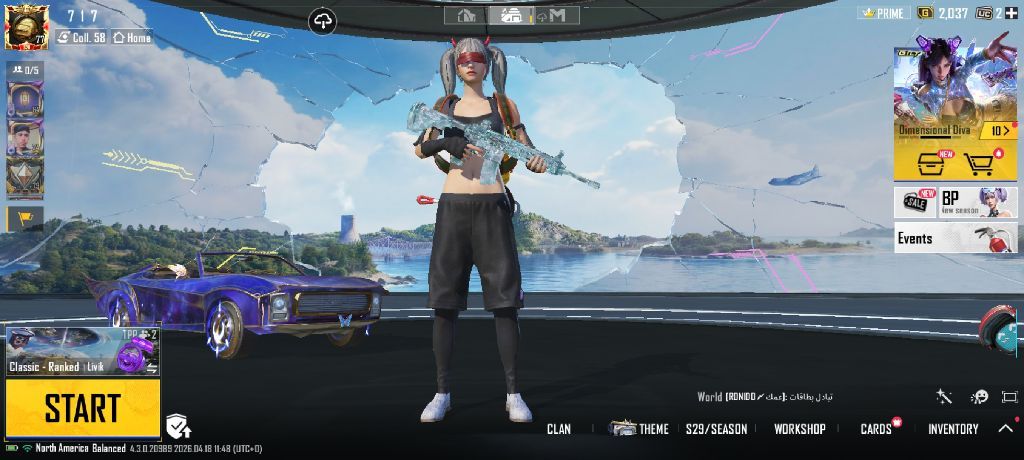Open the Sale offers tile
Screen dimensions: 1024x460
[x=915, y=202]
